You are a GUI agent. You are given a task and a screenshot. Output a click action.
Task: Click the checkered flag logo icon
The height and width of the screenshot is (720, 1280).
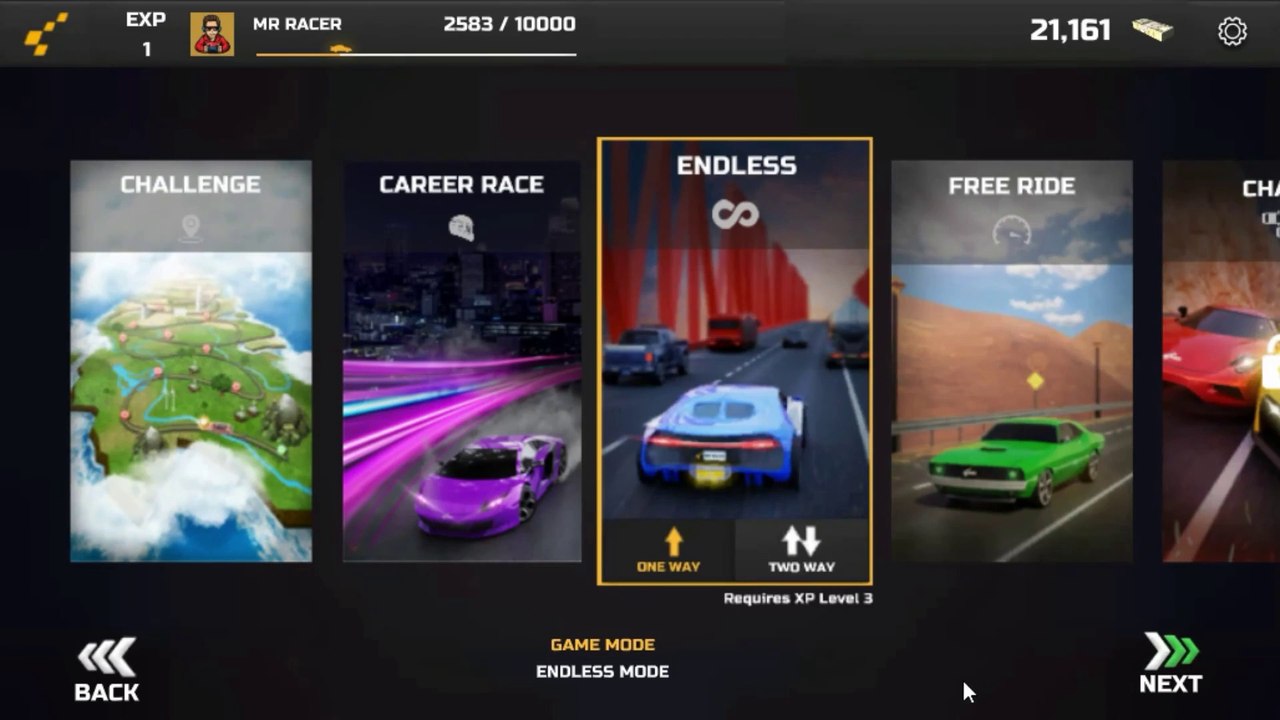[x=46, y=33]
